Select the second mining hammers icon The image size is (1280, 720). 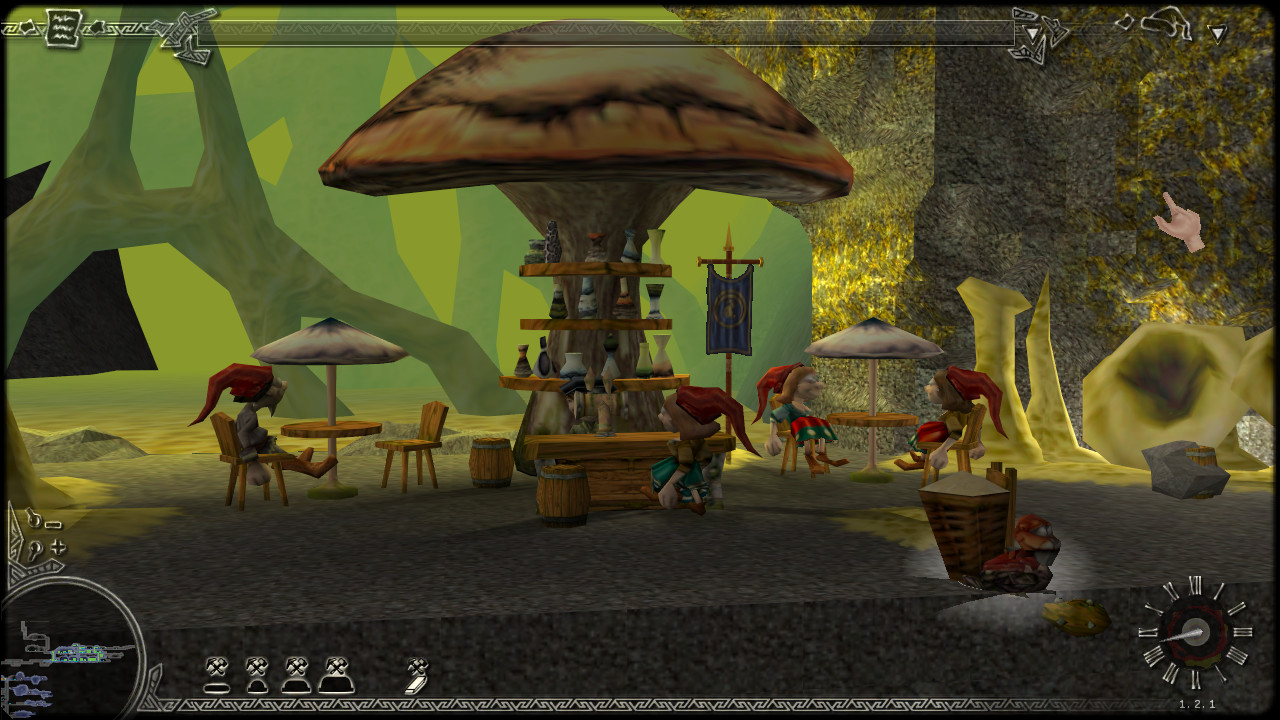[x=257, y=674]
